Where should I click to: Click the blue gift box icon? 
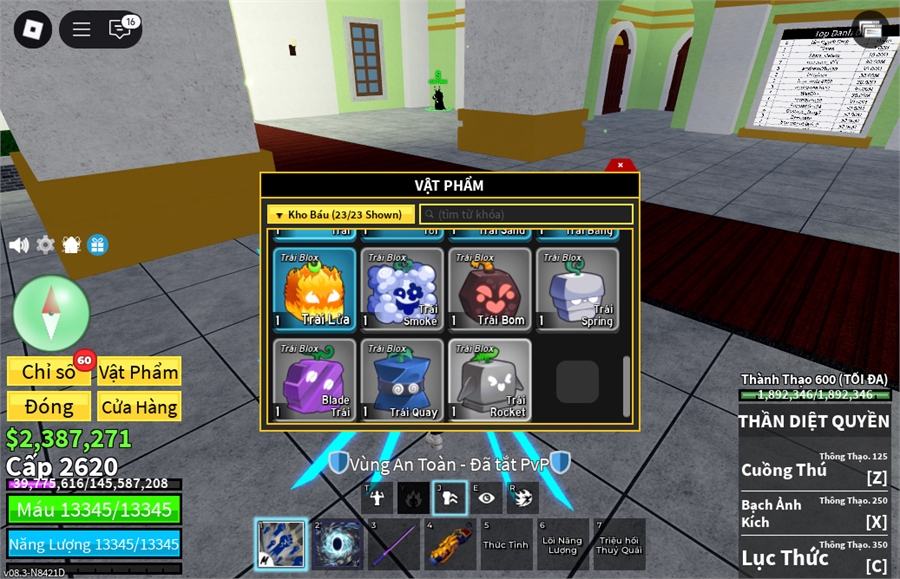[97, 245]
